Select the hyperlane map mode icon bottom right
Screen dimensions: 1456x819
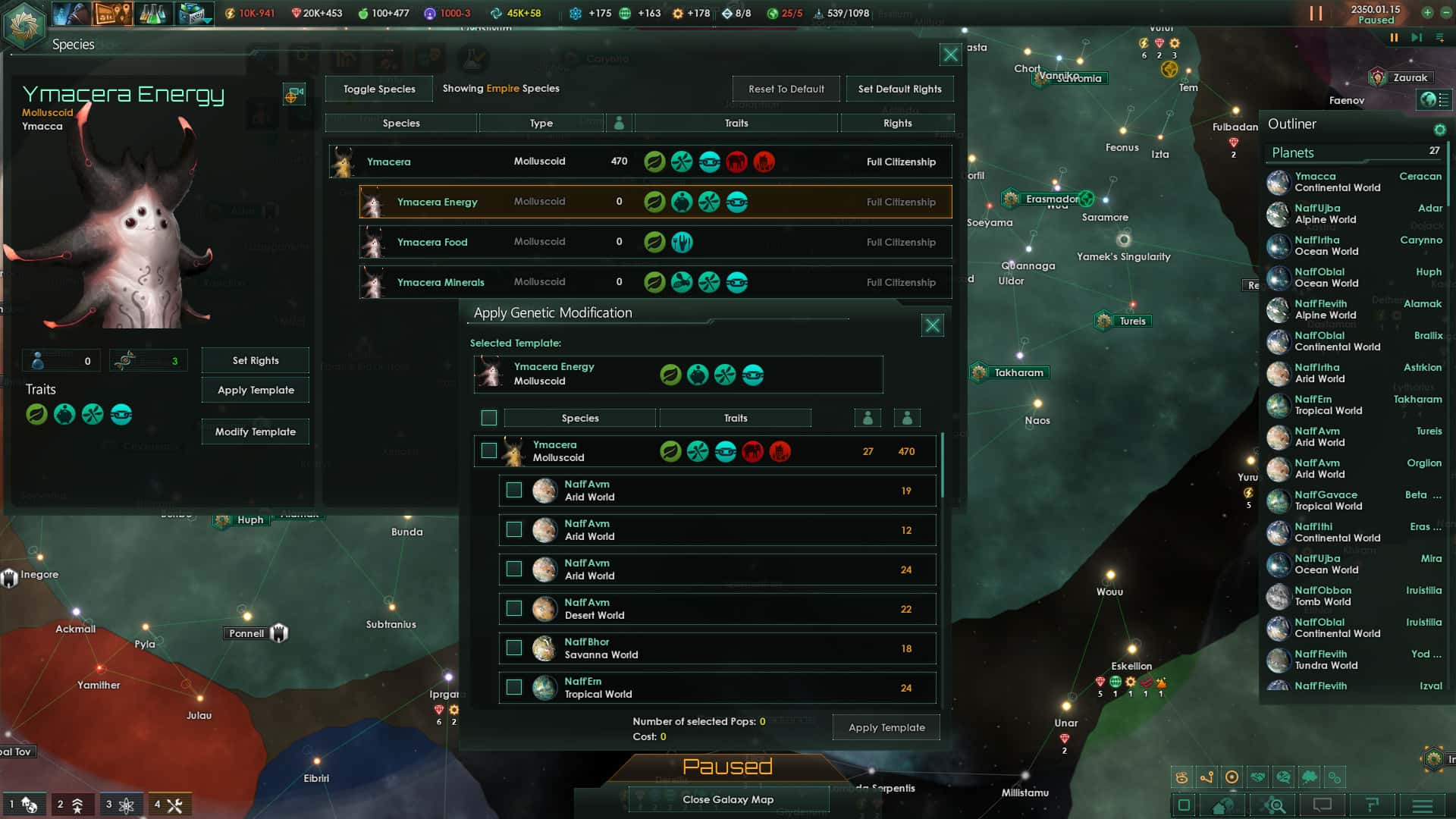(x=1208, y=776)
